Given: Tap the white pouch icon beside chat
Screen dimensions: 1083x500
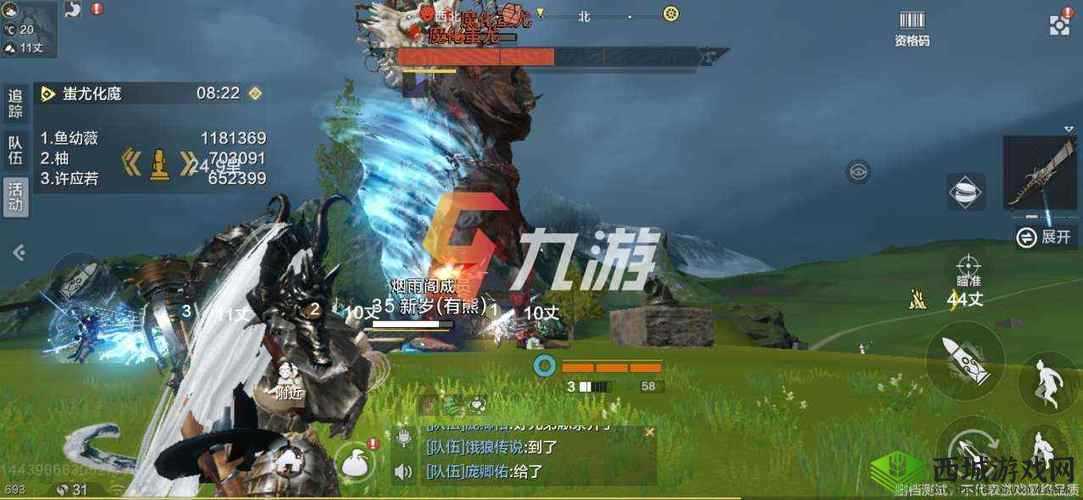Looking at the screenshot, I should (x=351, y=461).
